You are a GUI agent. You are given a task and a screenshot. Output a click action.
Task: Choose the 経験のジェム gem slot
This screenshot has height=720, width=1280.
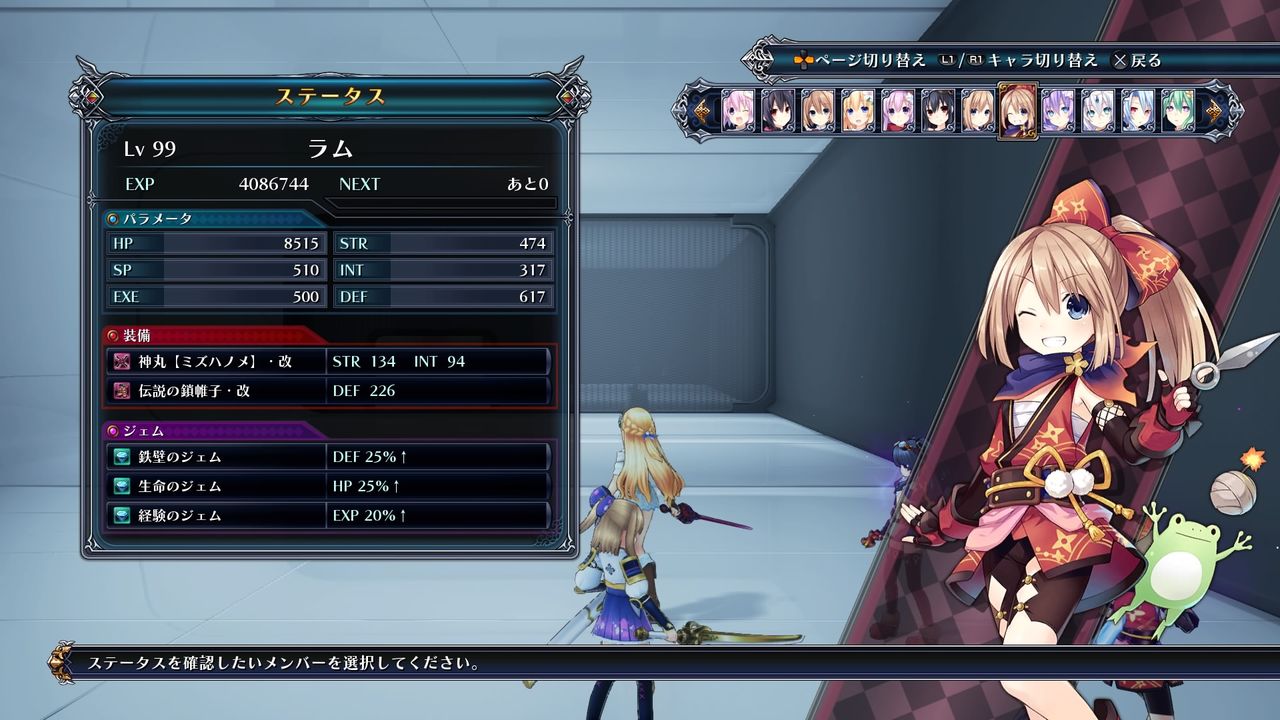click(x=330, y=516)
